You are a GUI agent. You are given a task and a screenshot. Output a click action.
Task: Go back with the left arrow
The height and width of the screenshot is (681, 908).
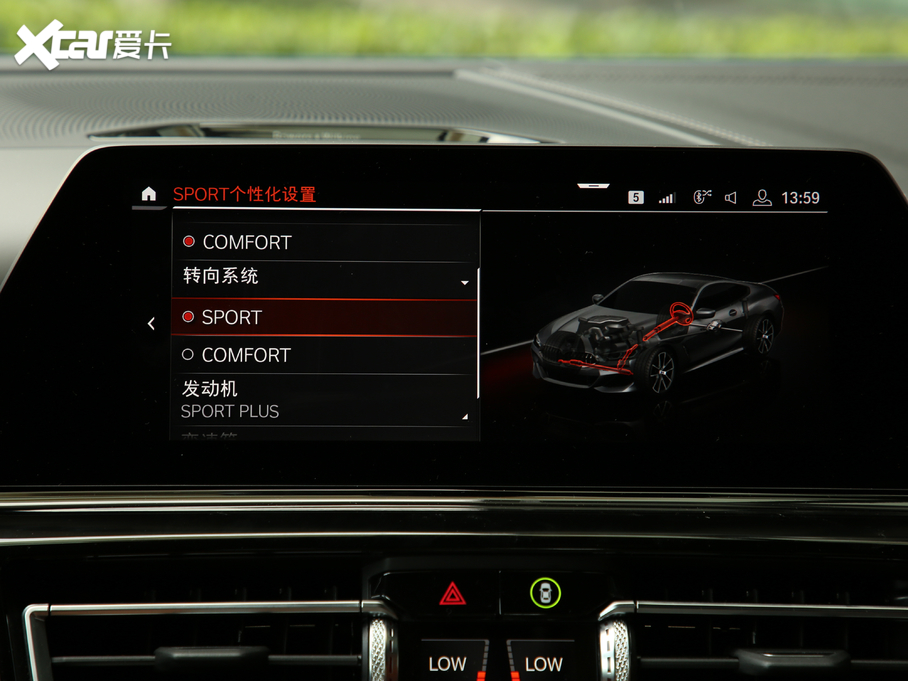tap(151, 323)
